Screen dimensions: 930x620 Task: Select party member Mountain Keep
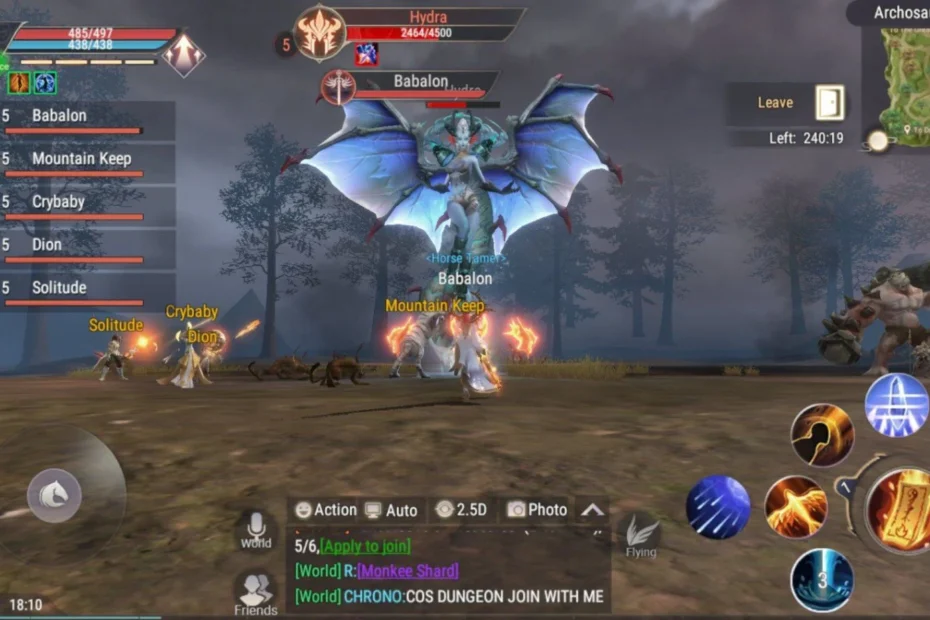pos(82,160)
